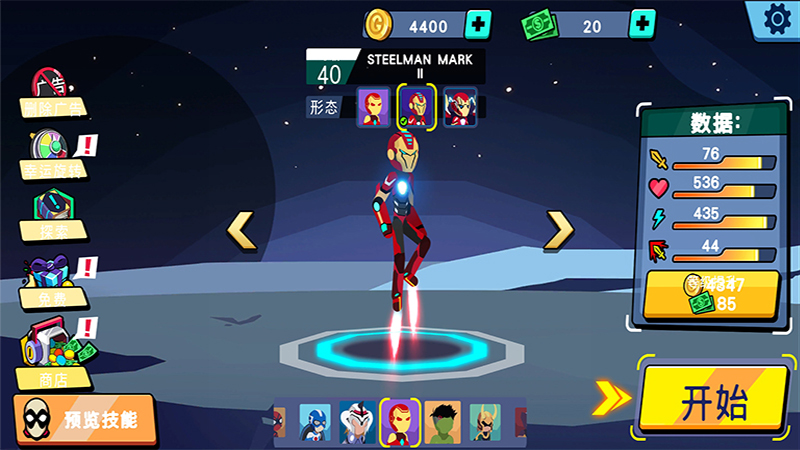800x450 pixels.
Task: Add more gold coins with the plus button
Action: pos(480,22)
